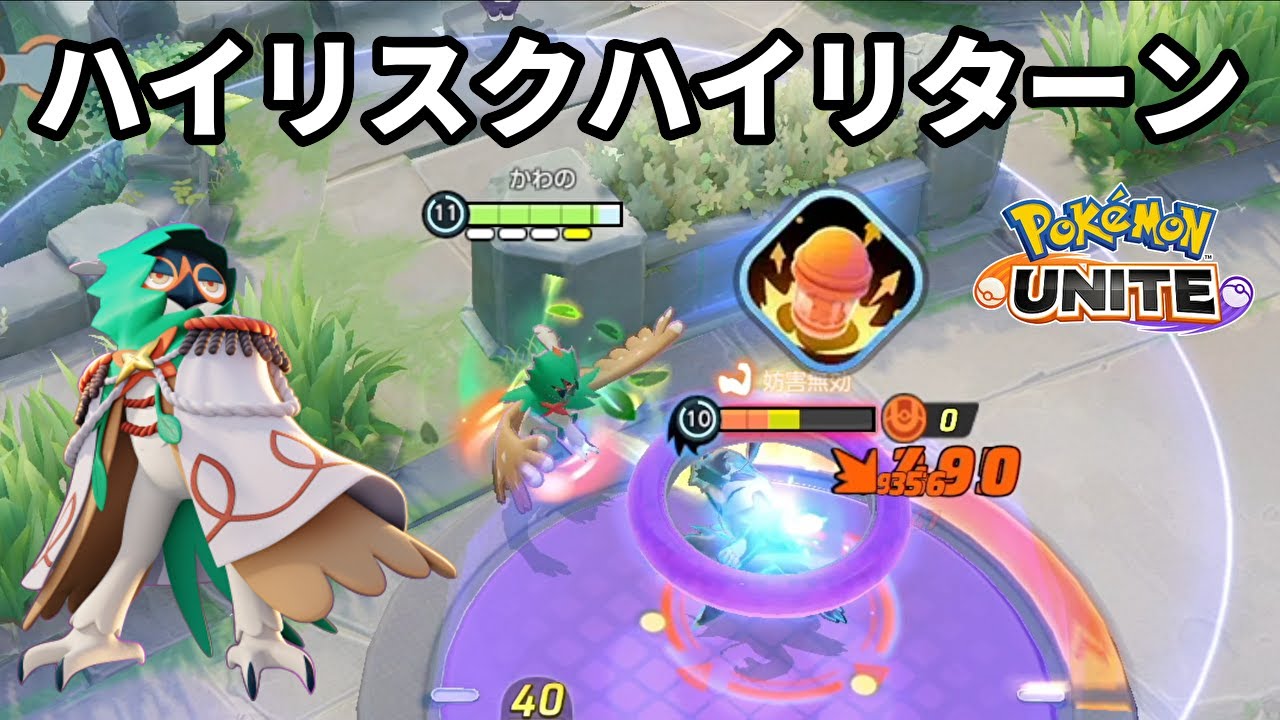Click the level 11 badge above かわの
Screen dimensions: 1280x720
[x=444, y=212]
